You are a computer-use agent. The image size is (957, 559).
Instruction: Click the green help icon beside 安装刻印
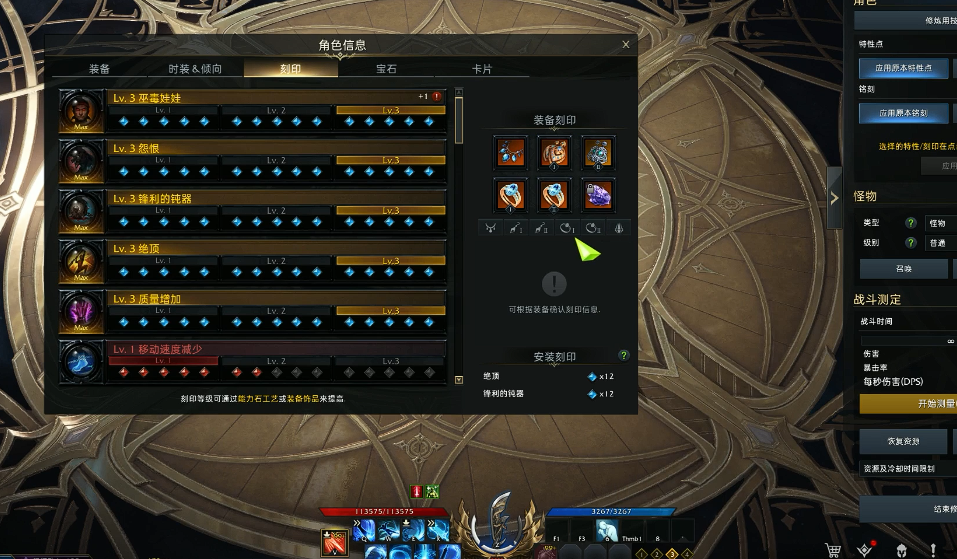(624, 355)
